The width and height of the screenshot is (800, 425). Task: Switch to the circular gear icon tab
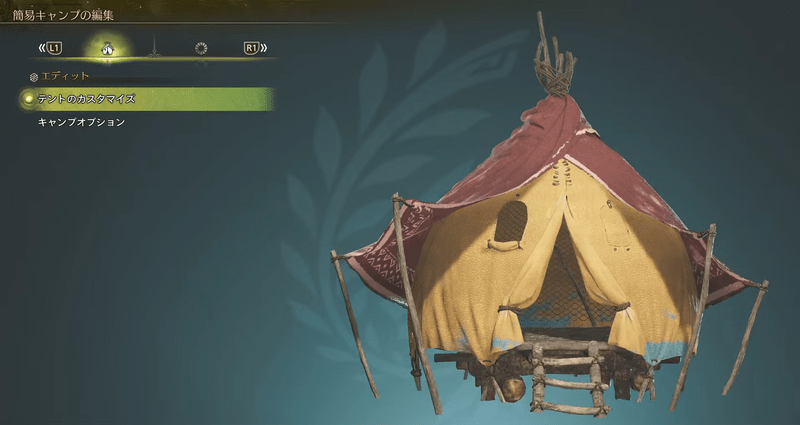click(201, 47)
